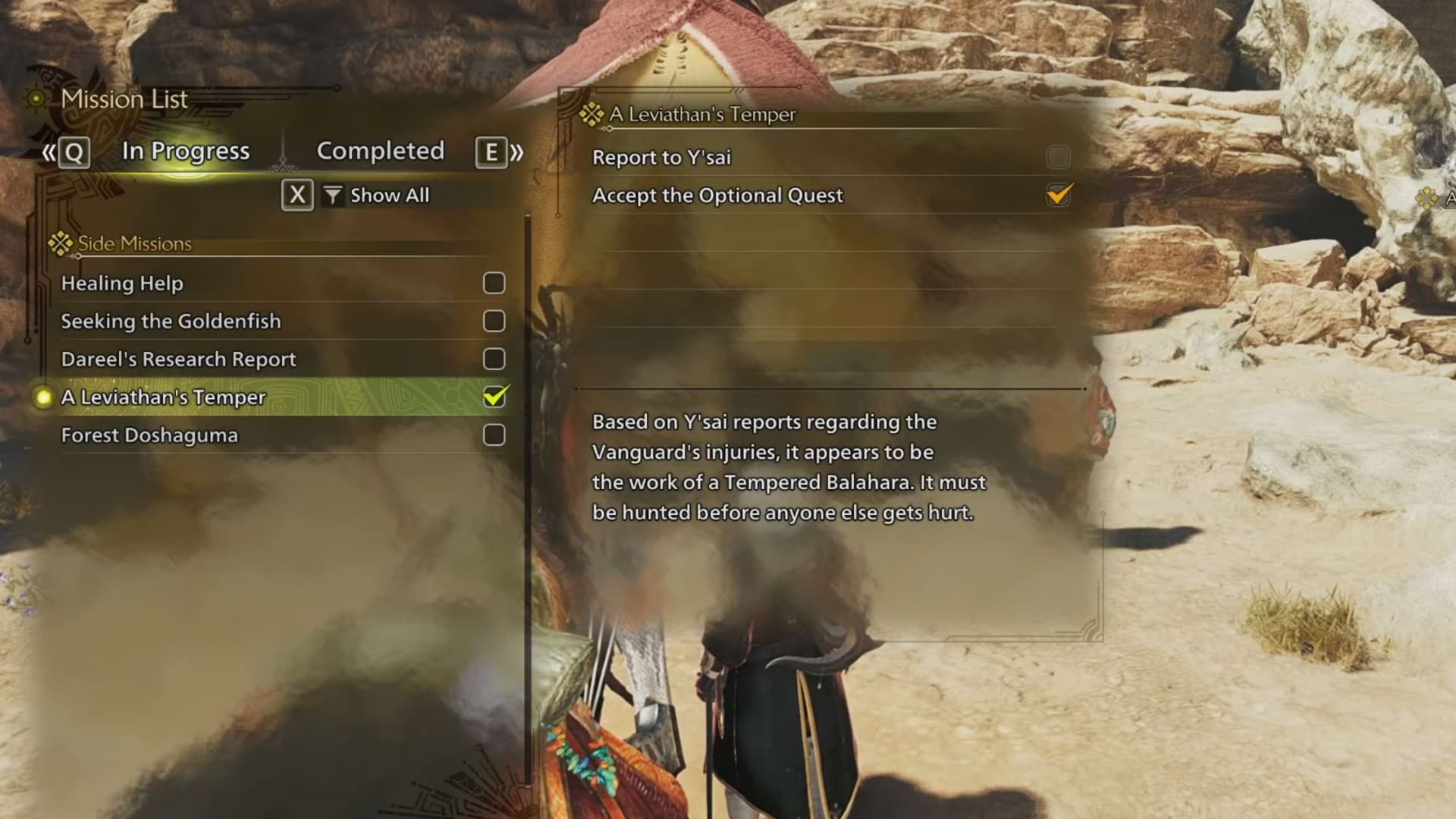Choose Dareel's Research Report mission

pos(178,359)
